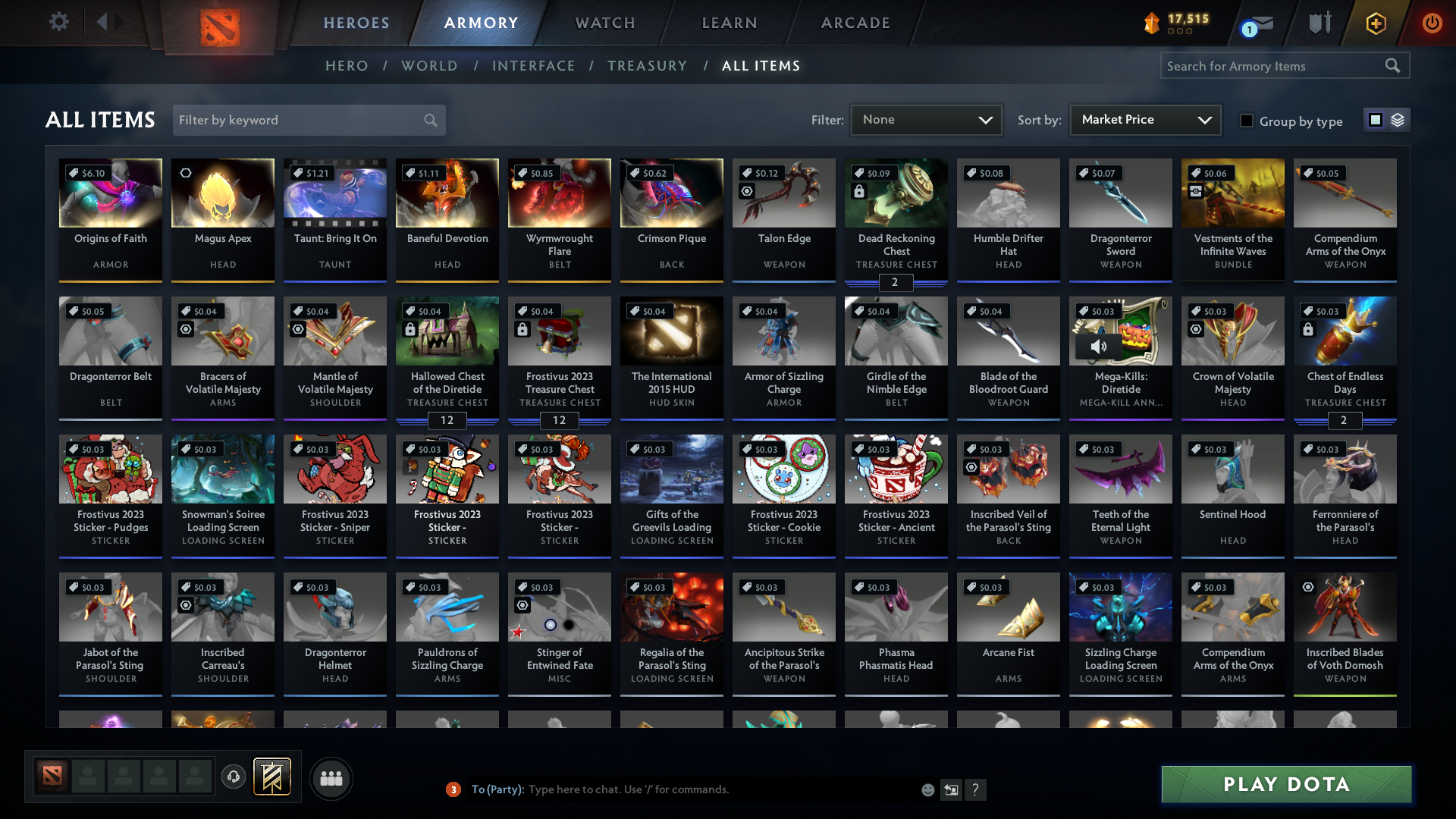1456x819 pixels.
Task: Toggle the Group by type checkbox
Action: pyautogui.click(x=1246, y=121)
